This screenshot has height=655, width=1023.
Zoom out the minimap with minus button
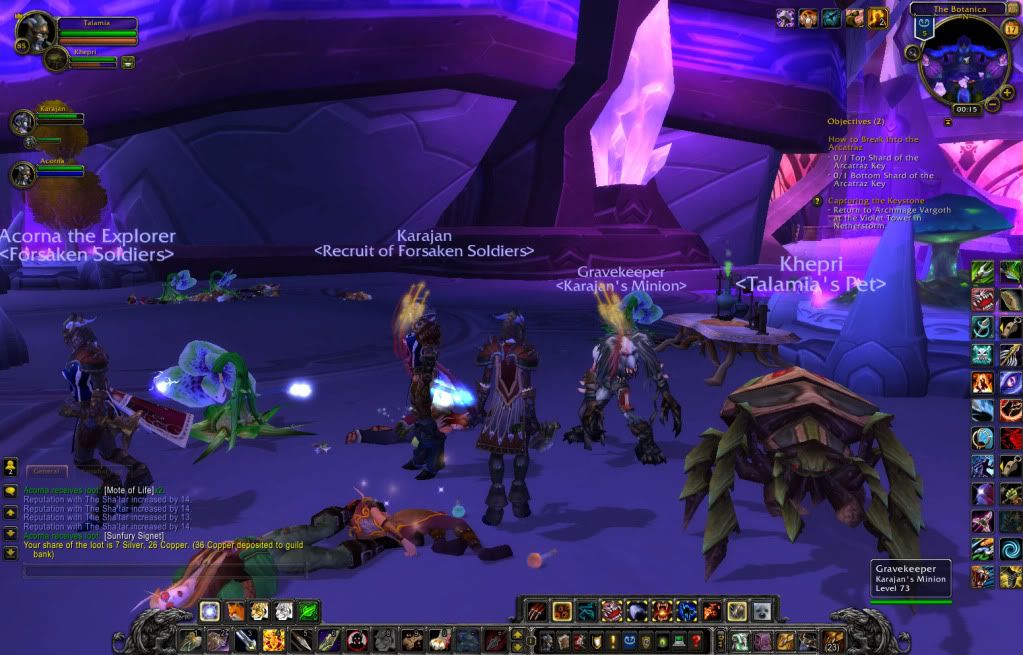click(993, 104)
